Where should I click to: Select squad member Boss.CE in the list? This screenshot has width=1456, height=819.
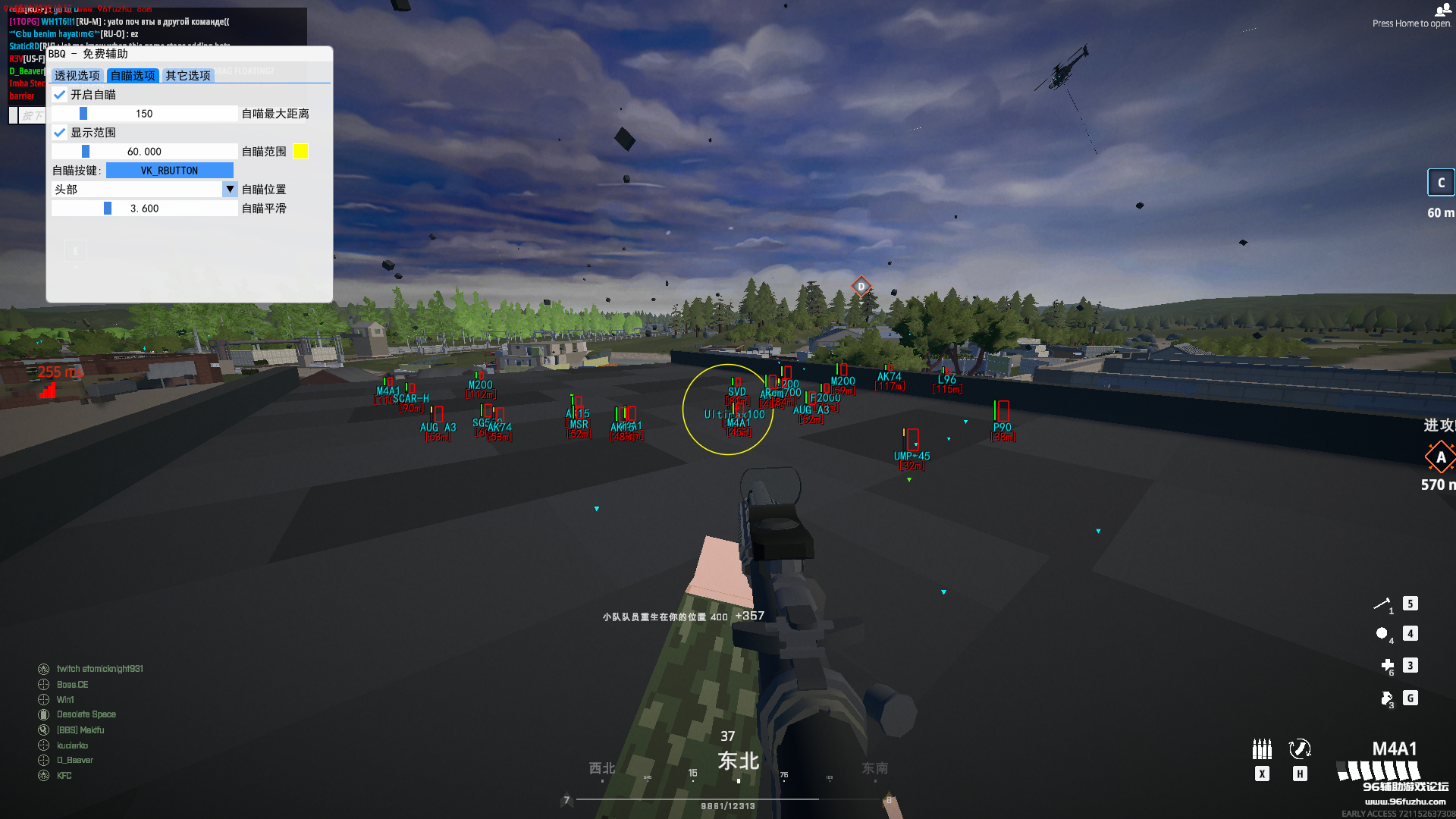tap(73, 685)
